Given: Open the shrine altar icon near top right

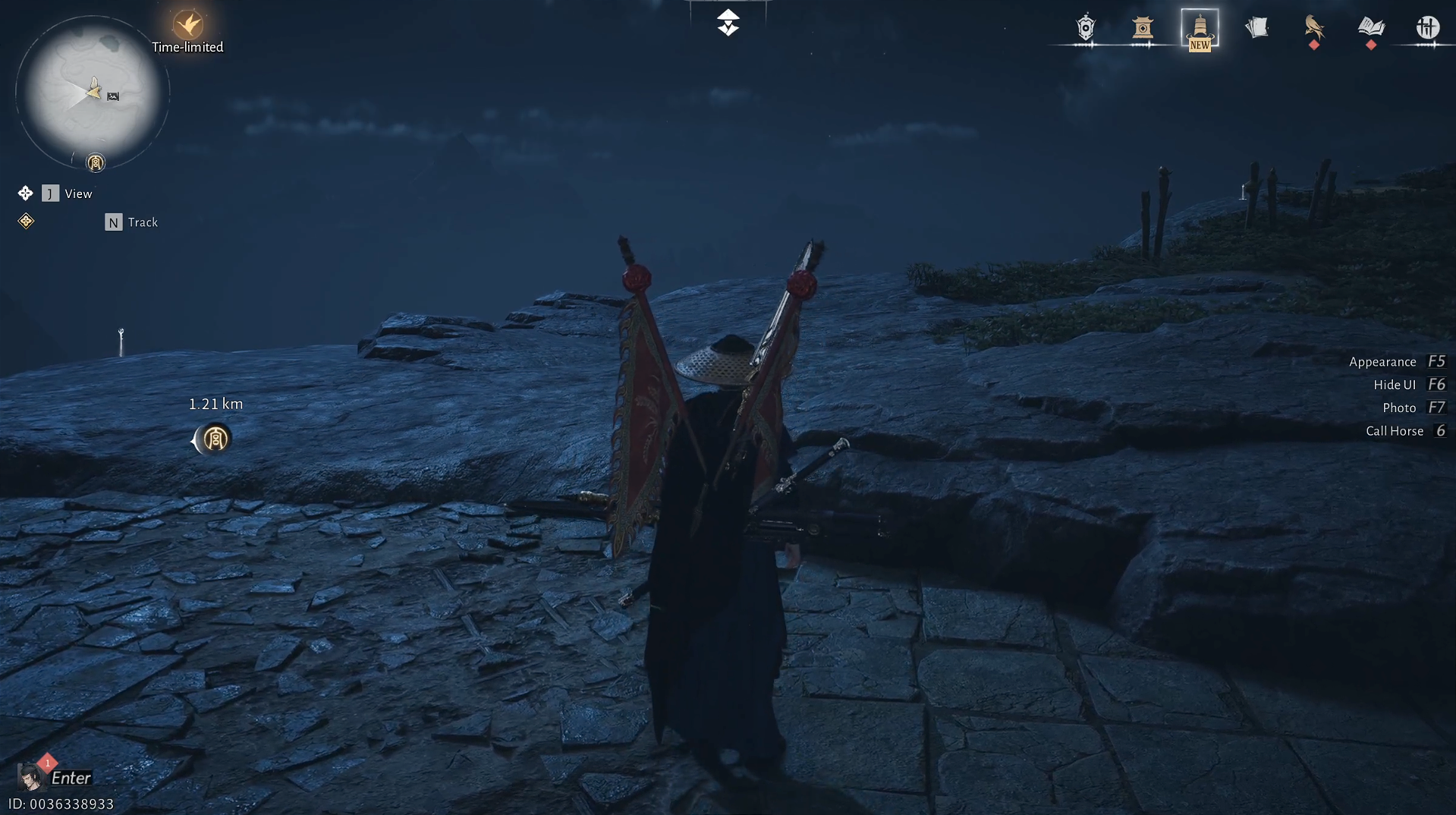Looking at the screenshot, I should (1143, 28).
